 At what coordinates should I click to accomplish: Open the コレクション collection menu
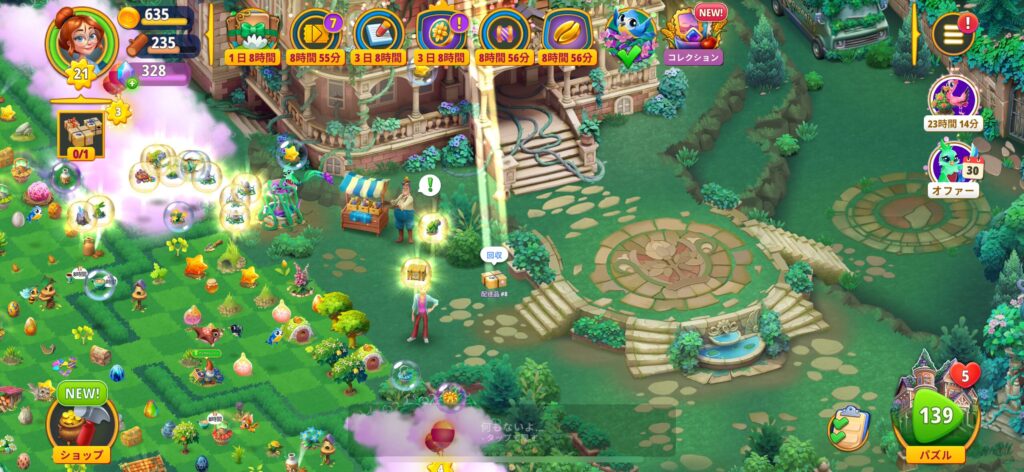(x=694, y=36)
